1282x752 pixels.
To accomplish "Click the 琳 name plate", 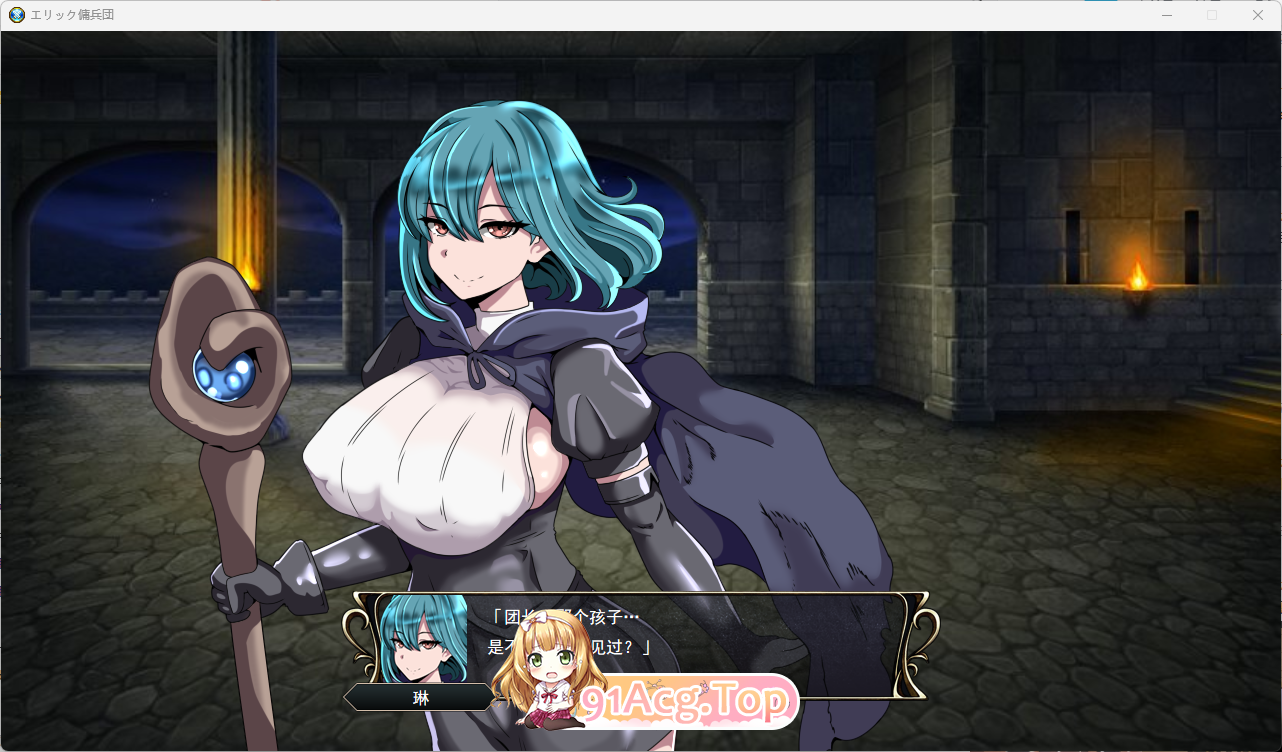I will tap(419, 697).
